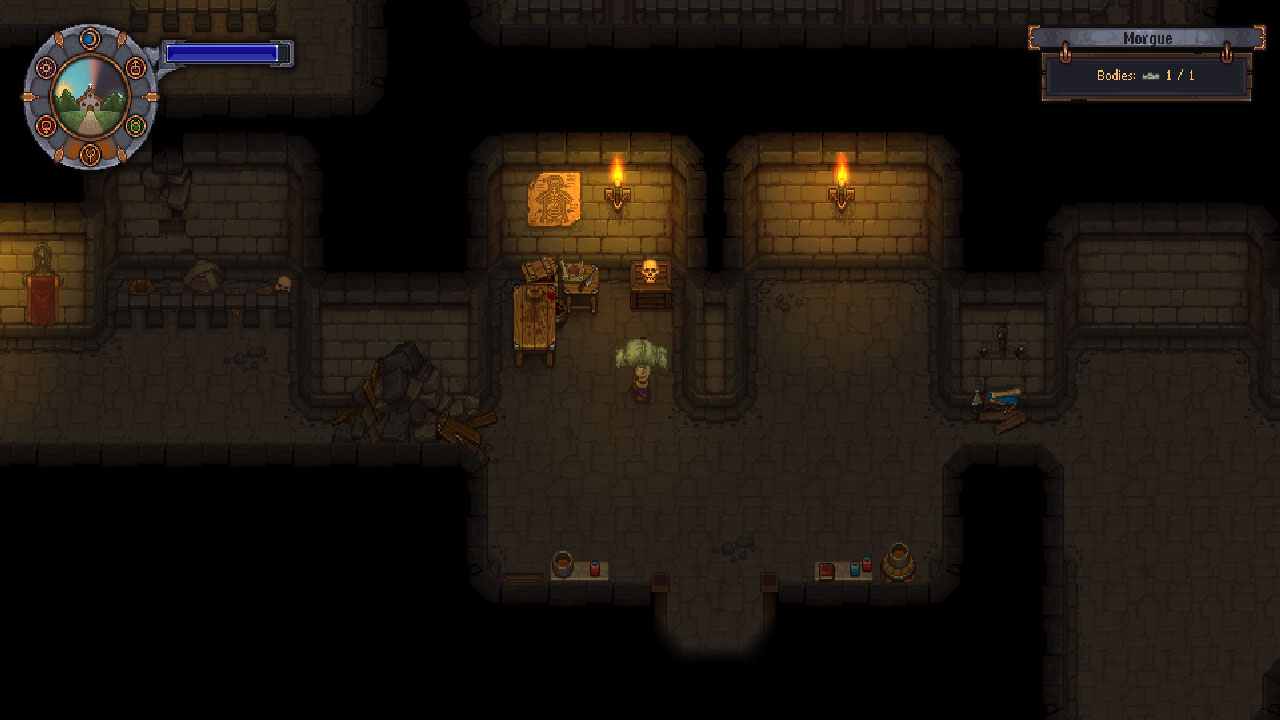Click the church time-of-day clock
Image resolution: width=1280 pixels, height=720 pixels.
pyautogui.click(x=90, y=97)
